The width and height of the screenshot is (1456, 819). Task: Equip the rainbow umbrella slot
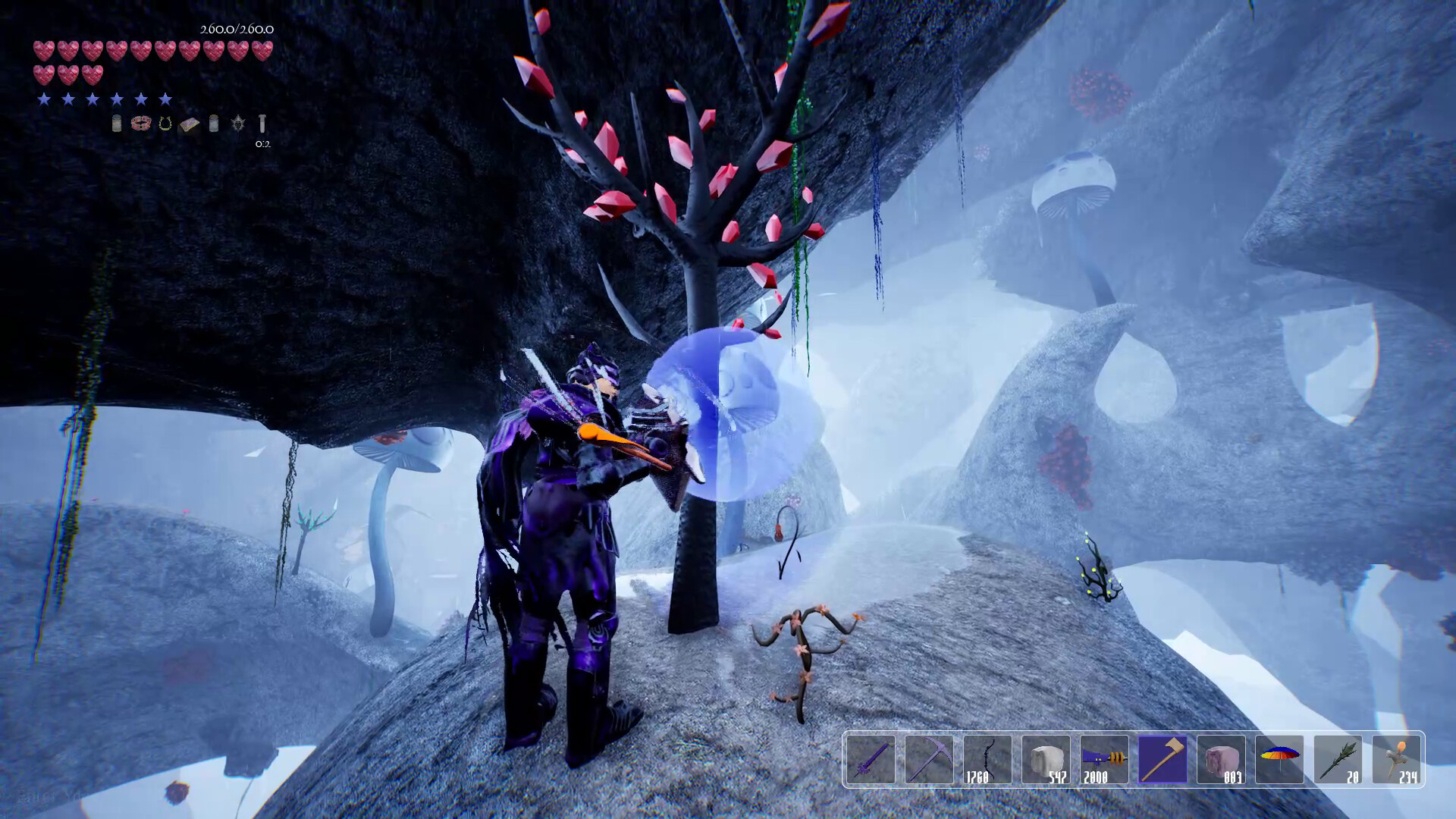tap(1279, 759)
